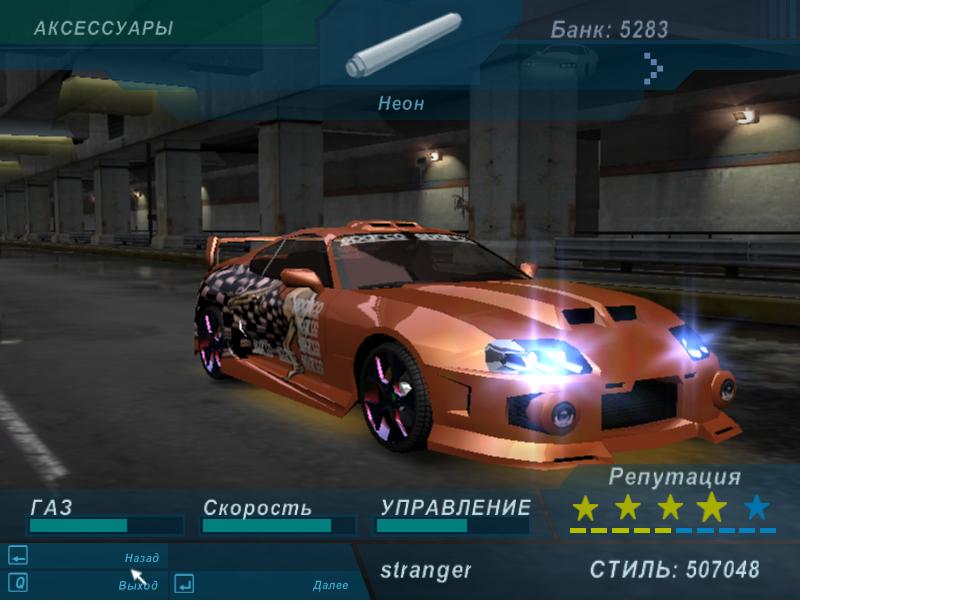The height and width of the screenshot is (613, 958).
Task: Exit the menu via Выход
Action: click(138, 585)
